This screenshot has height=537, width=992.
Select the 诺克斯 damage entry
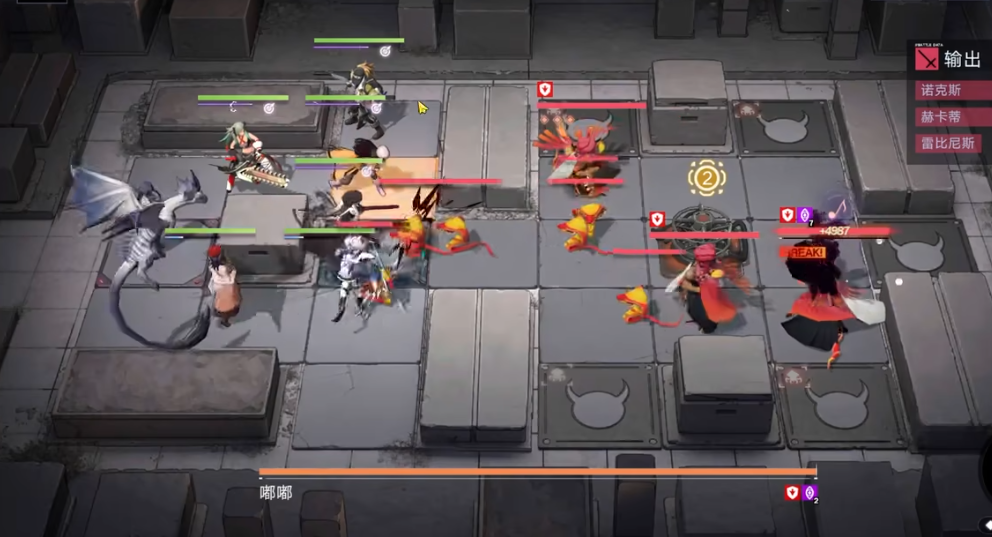tap(946, 90)
